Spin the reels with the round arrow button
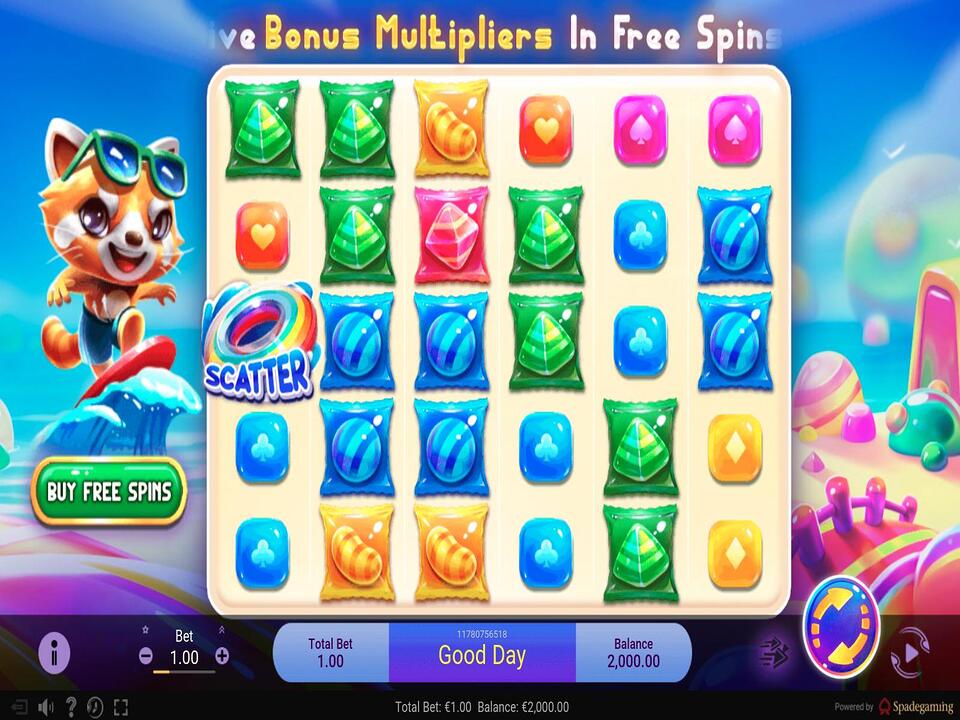The width and height of the screenshot is (960, 720). pos(840,625)
